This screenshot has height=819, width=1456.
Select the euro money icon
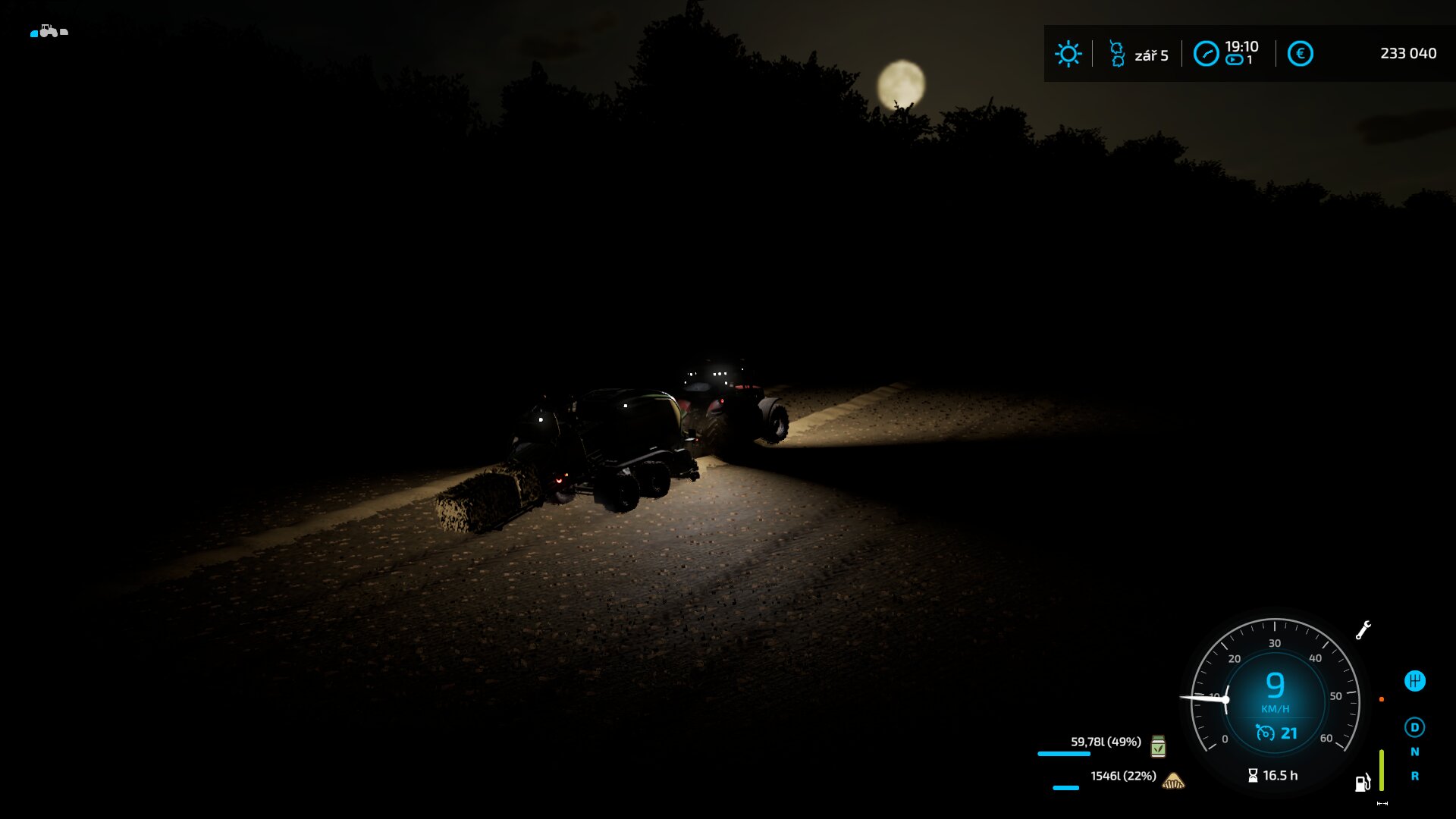[x=1300, y=54]
